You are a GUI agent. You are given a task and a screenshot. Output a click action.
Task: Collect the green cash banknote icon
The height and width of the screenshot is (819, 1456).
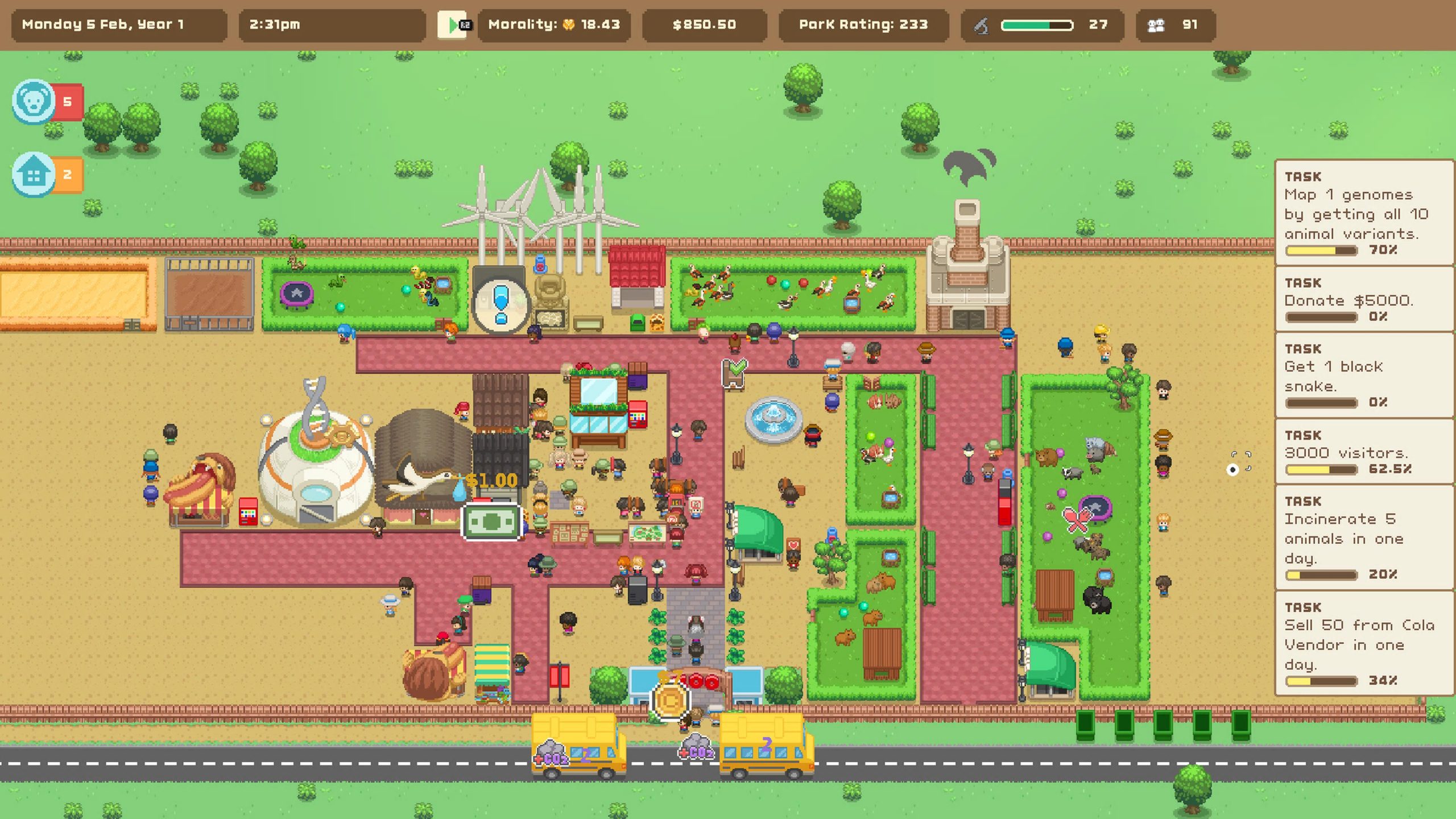click(492, 522)
